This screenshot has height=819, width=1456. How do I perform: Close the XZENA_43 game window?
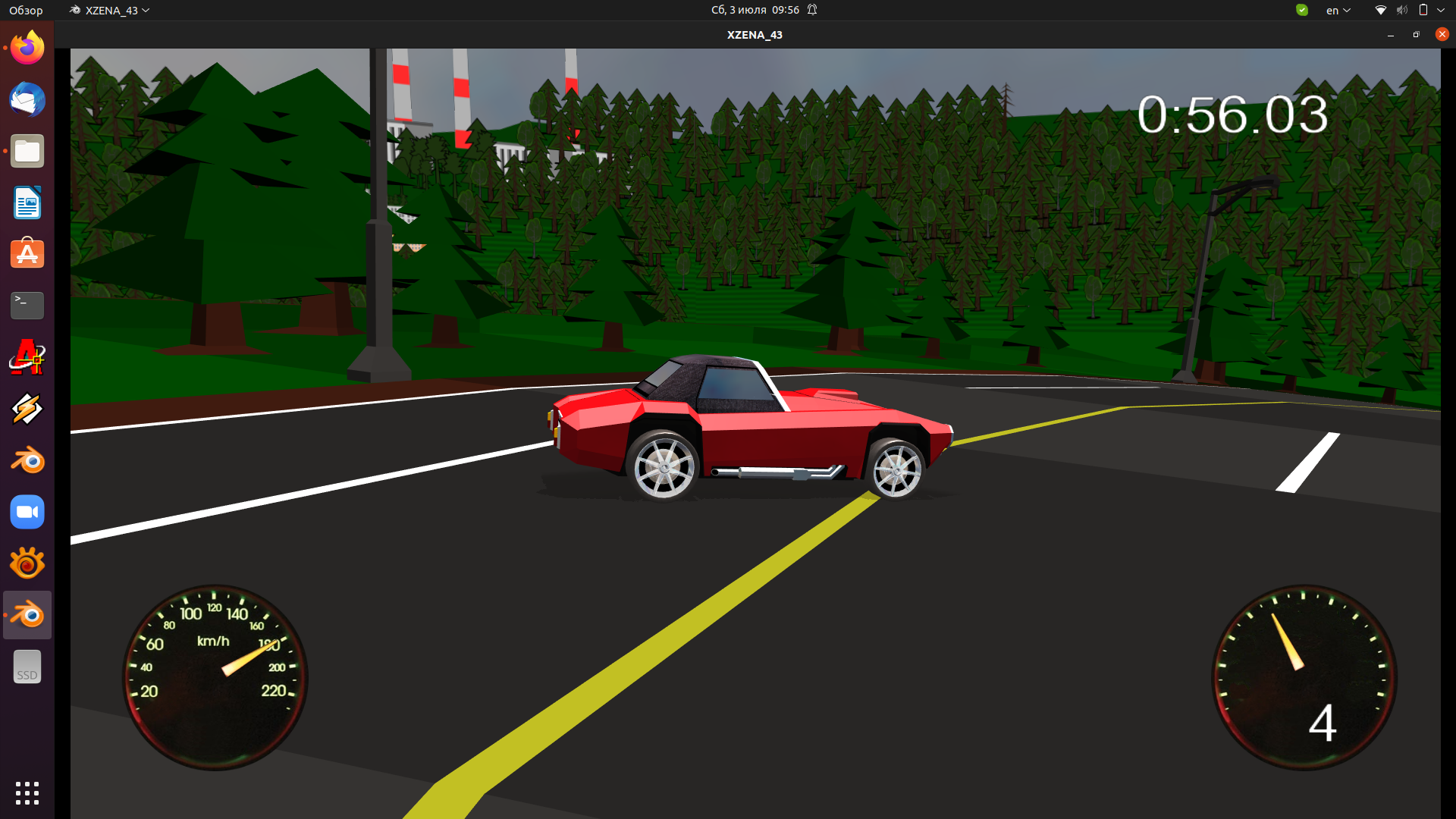click(x=1442, y=34)
